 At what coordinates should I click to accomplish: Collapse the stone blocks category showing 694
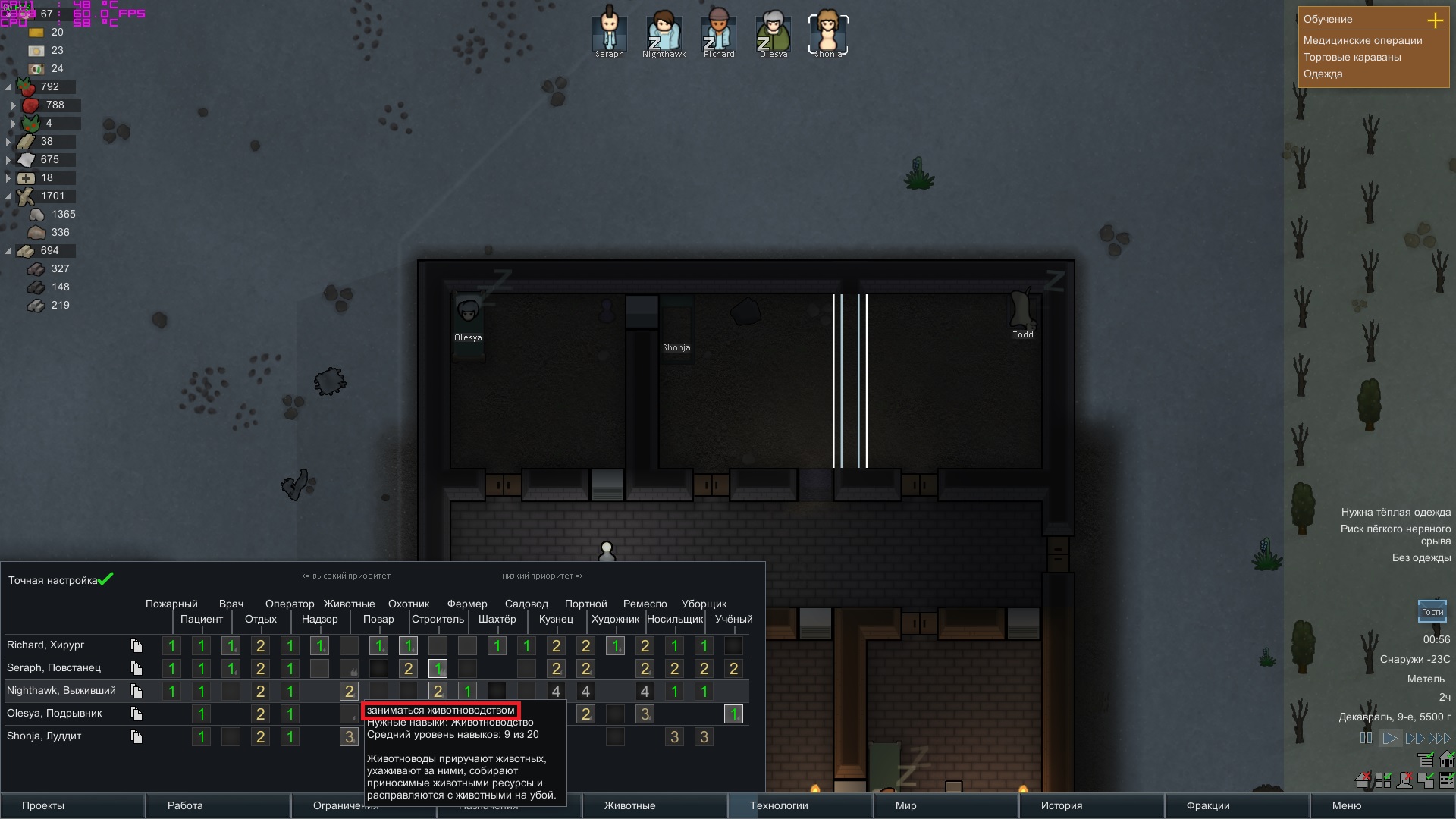point(8,250)
